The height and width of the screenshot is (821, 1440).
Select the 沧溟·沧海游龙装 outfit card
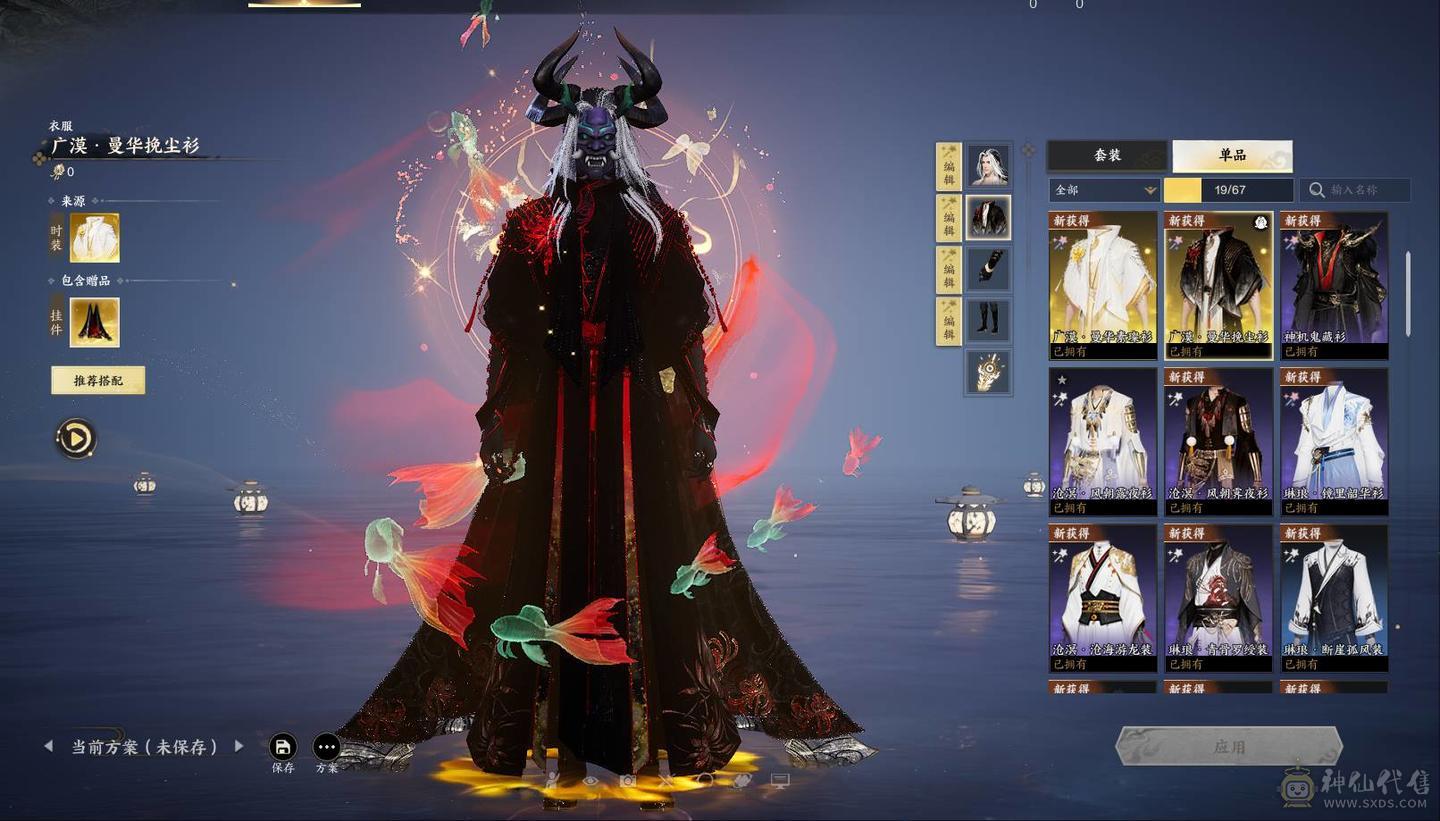tap(1103, 596)
